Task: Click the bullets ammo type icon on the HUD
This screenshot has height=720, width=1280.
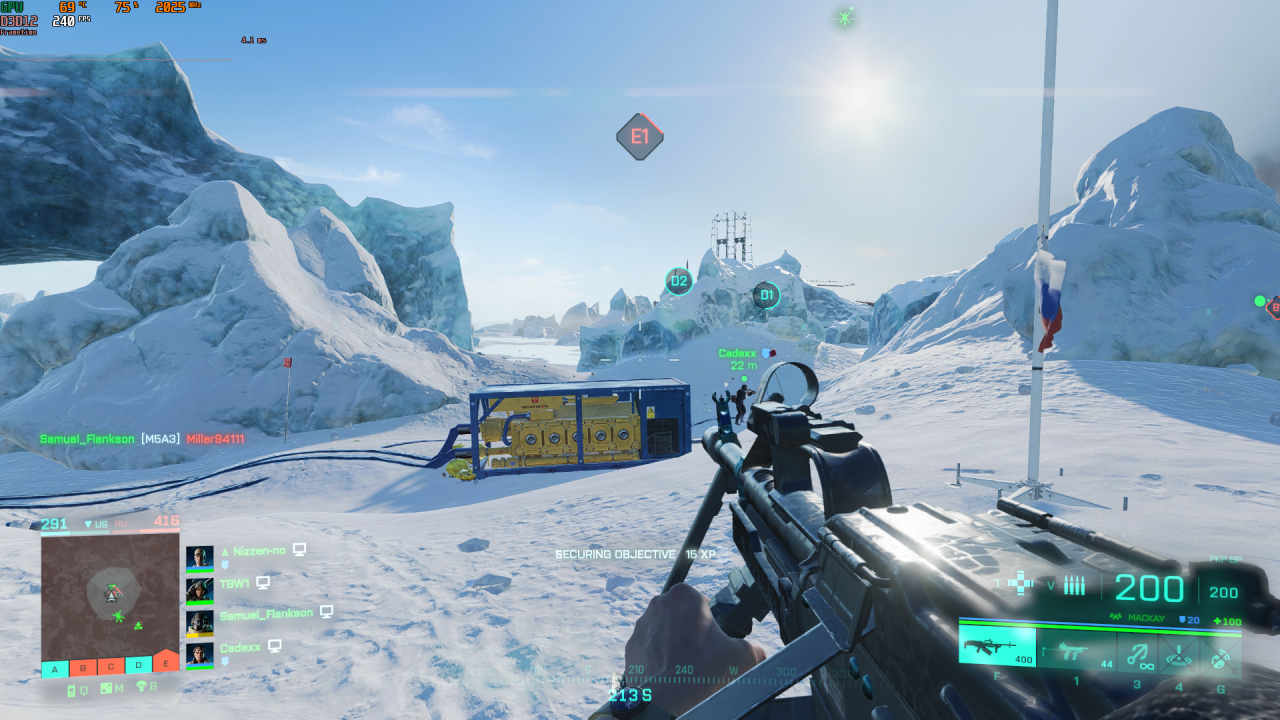Action: pos(1074,584)
